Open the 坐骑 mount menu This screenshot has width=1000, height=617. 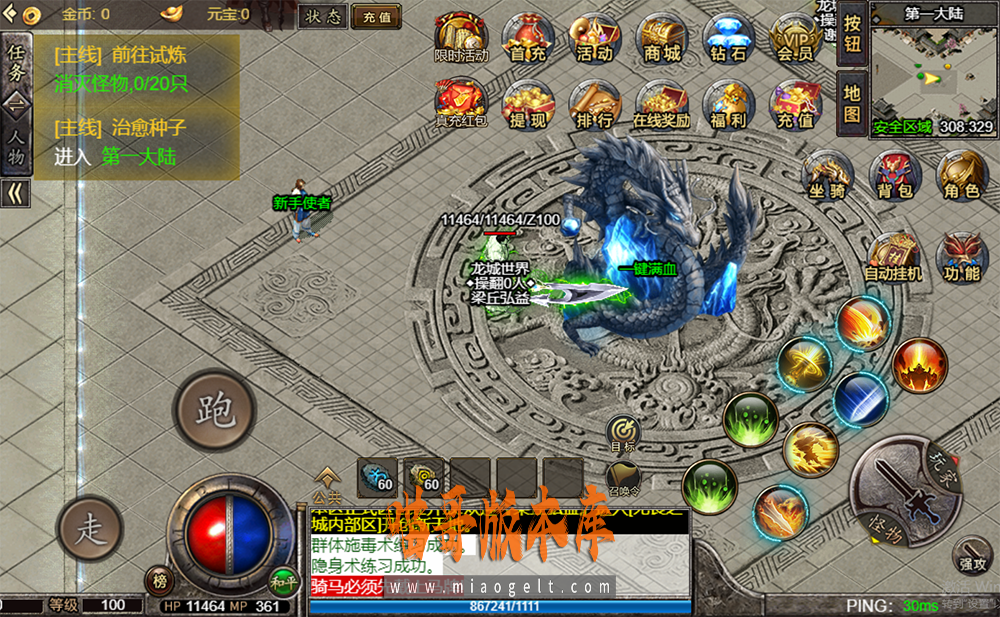tap(826, 176)
